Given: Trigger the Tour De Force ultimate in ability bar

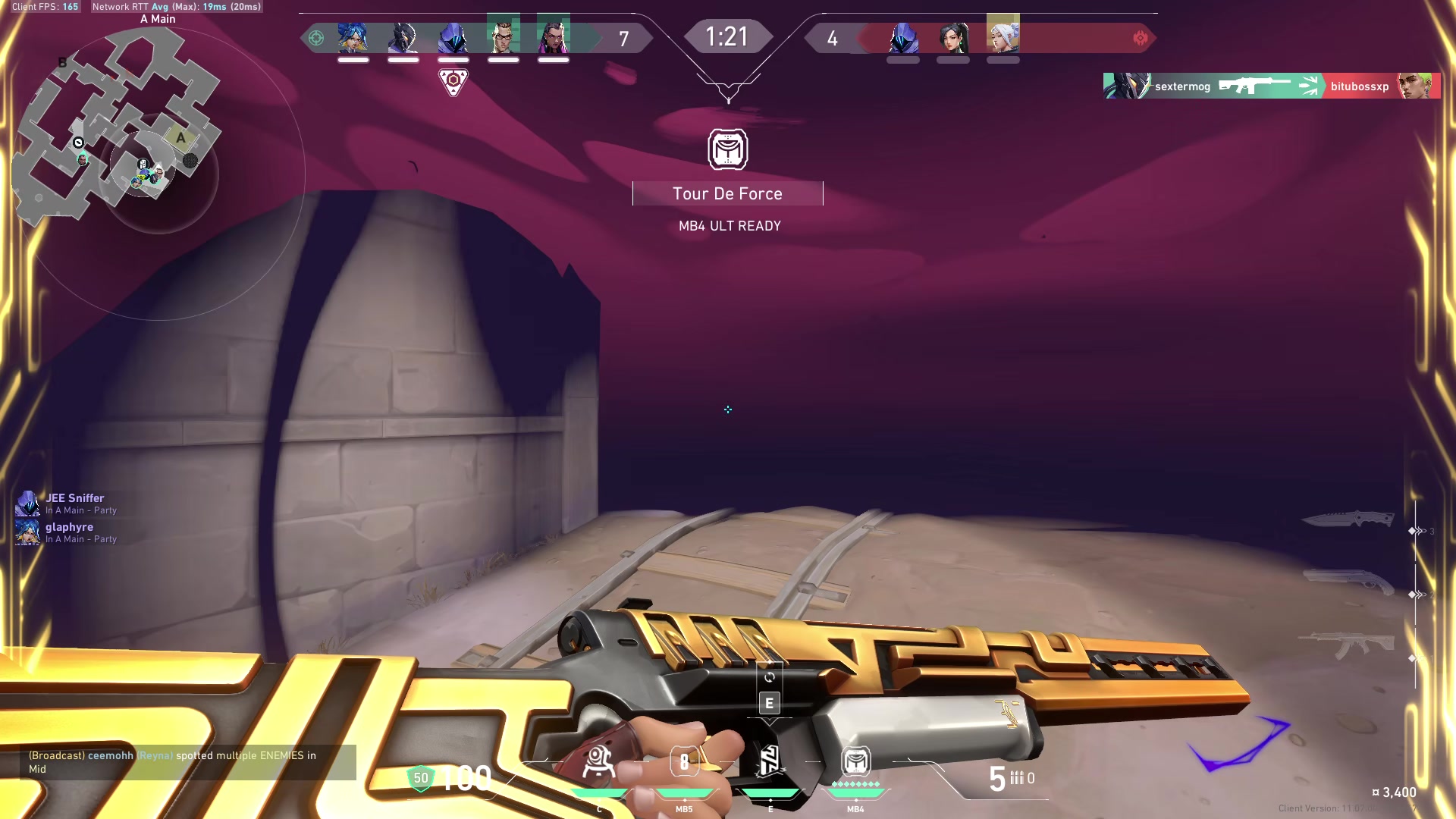Looking at the screenshot, I should [x=855, y=762].
